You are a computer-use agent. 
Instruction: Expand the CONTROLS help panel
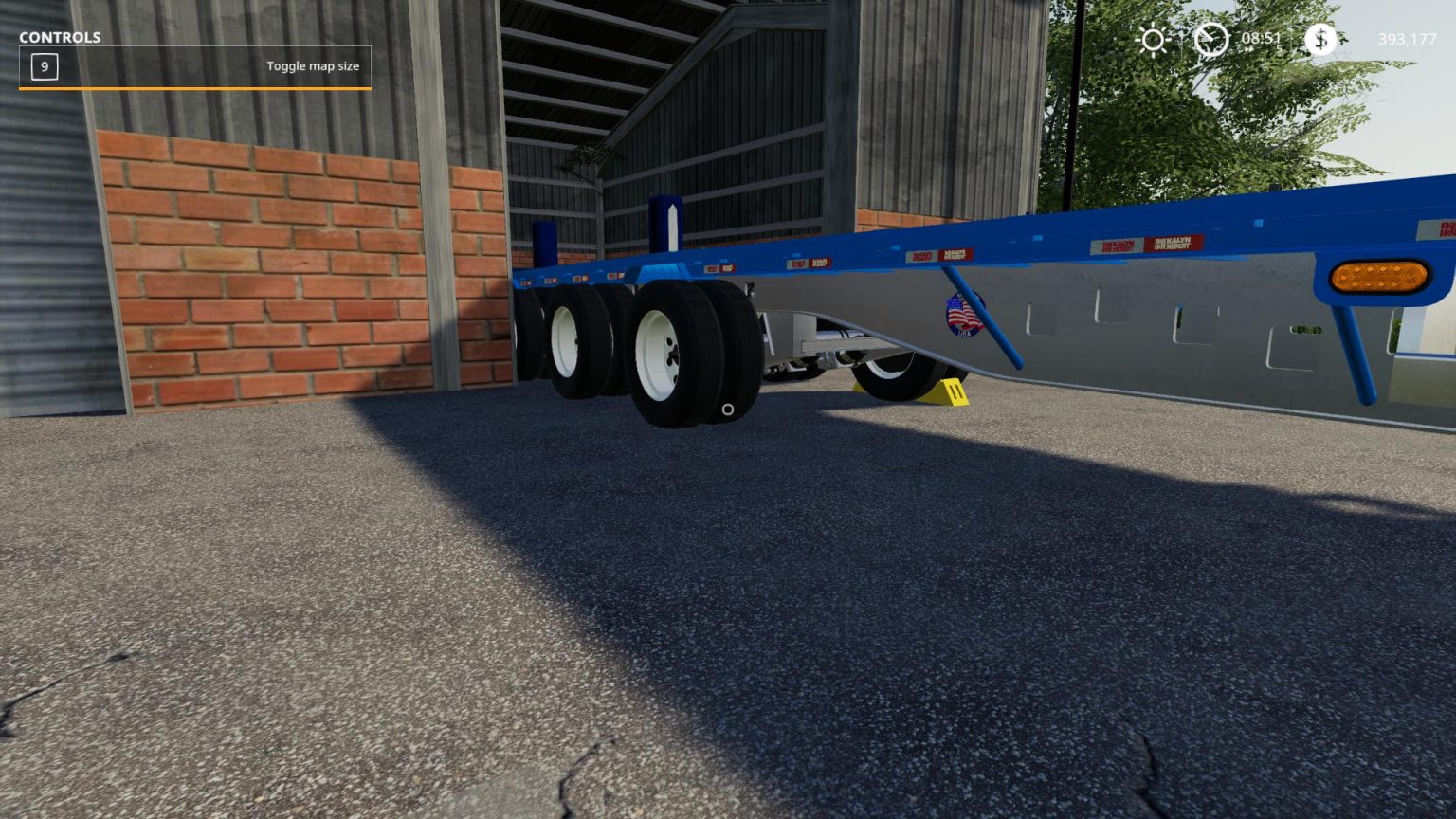click(x=59, y=38)
